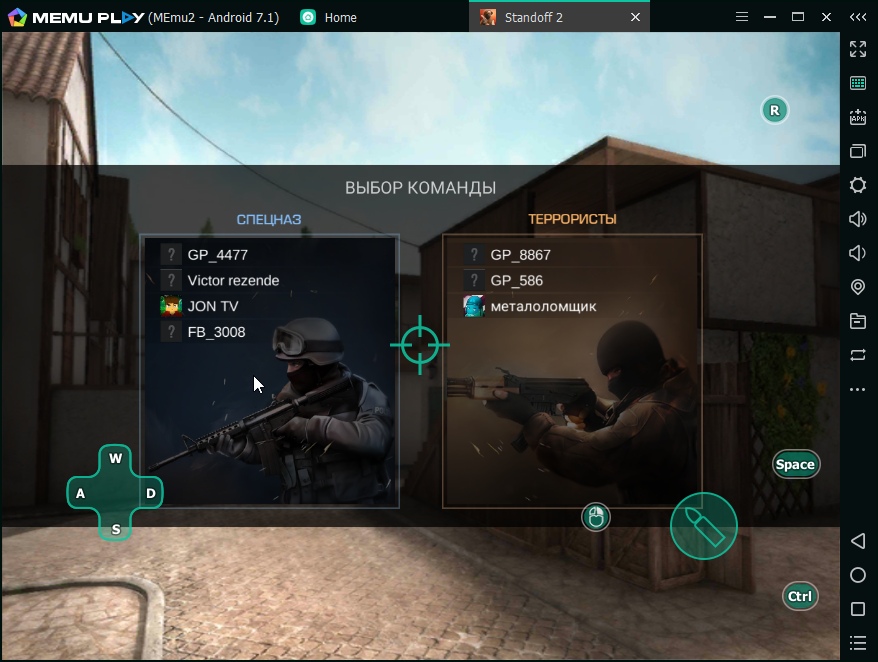878x662 pixels.
Task: Select player металоломщик row
Action: (x=543, y=306)
